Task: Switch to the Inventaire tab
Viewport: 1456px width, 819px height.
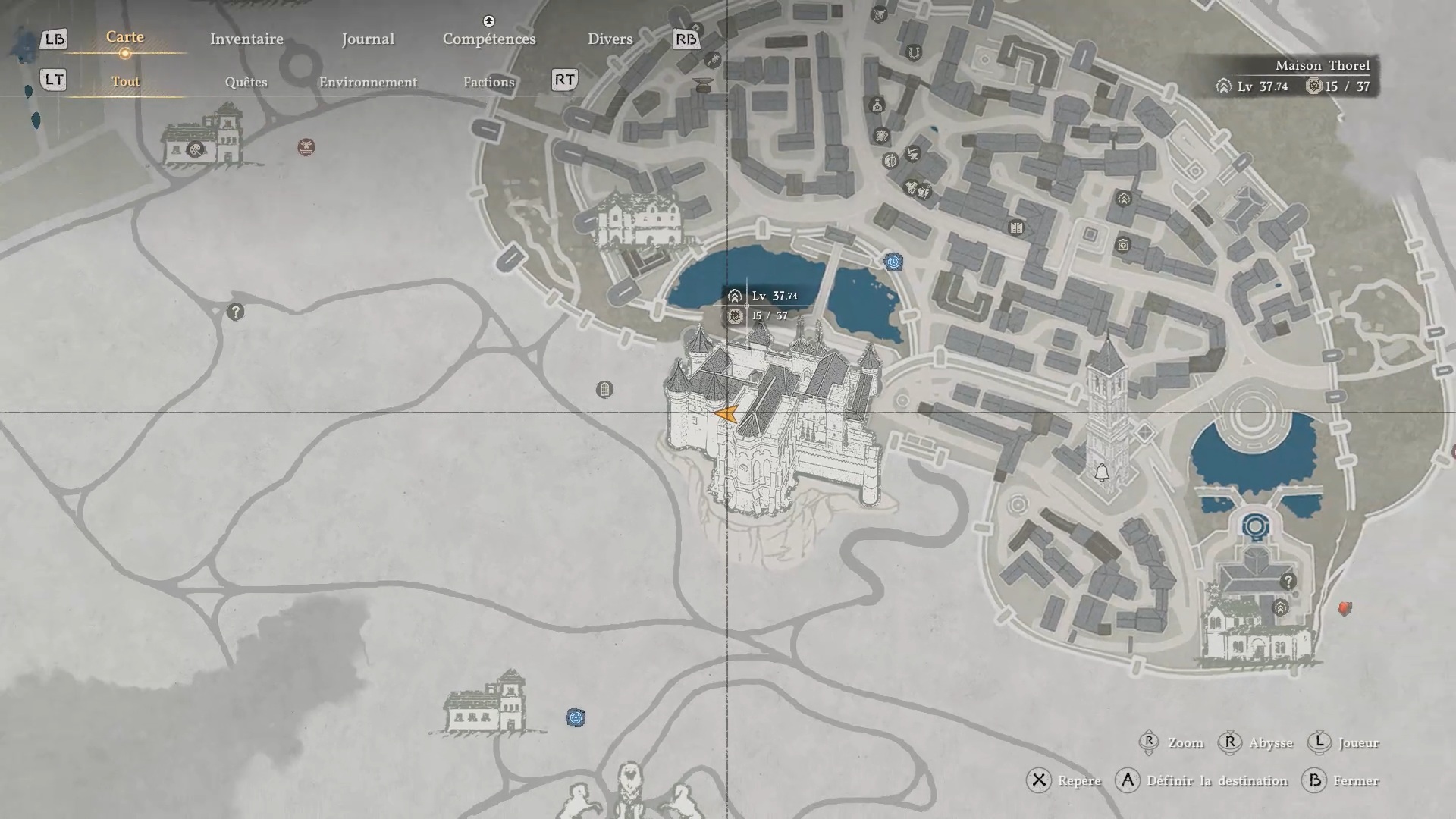Action: pos(246,39)
